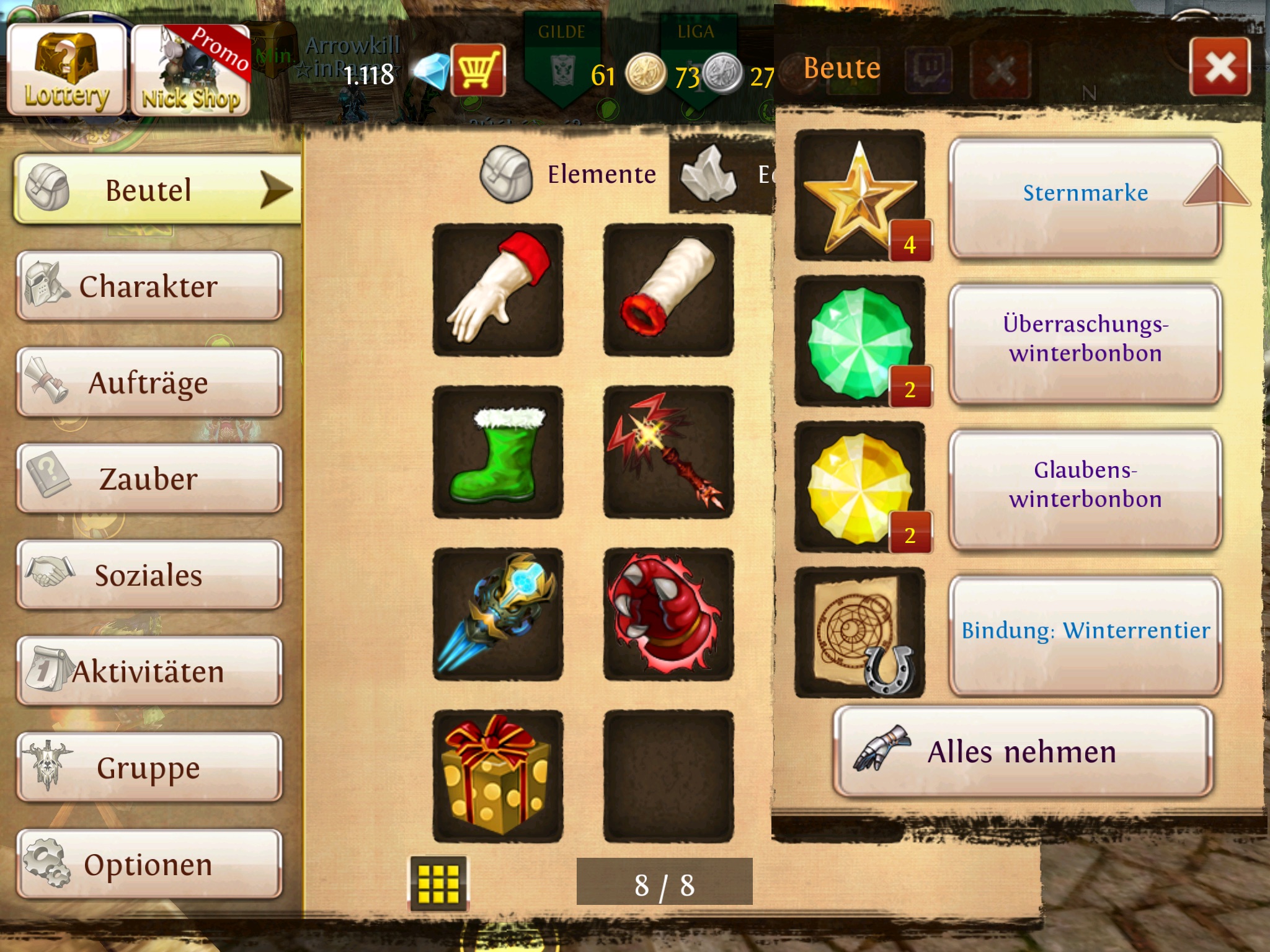Open the Lottery chest button
Viewport: 1270px width, 952px height.
[66, 69]
